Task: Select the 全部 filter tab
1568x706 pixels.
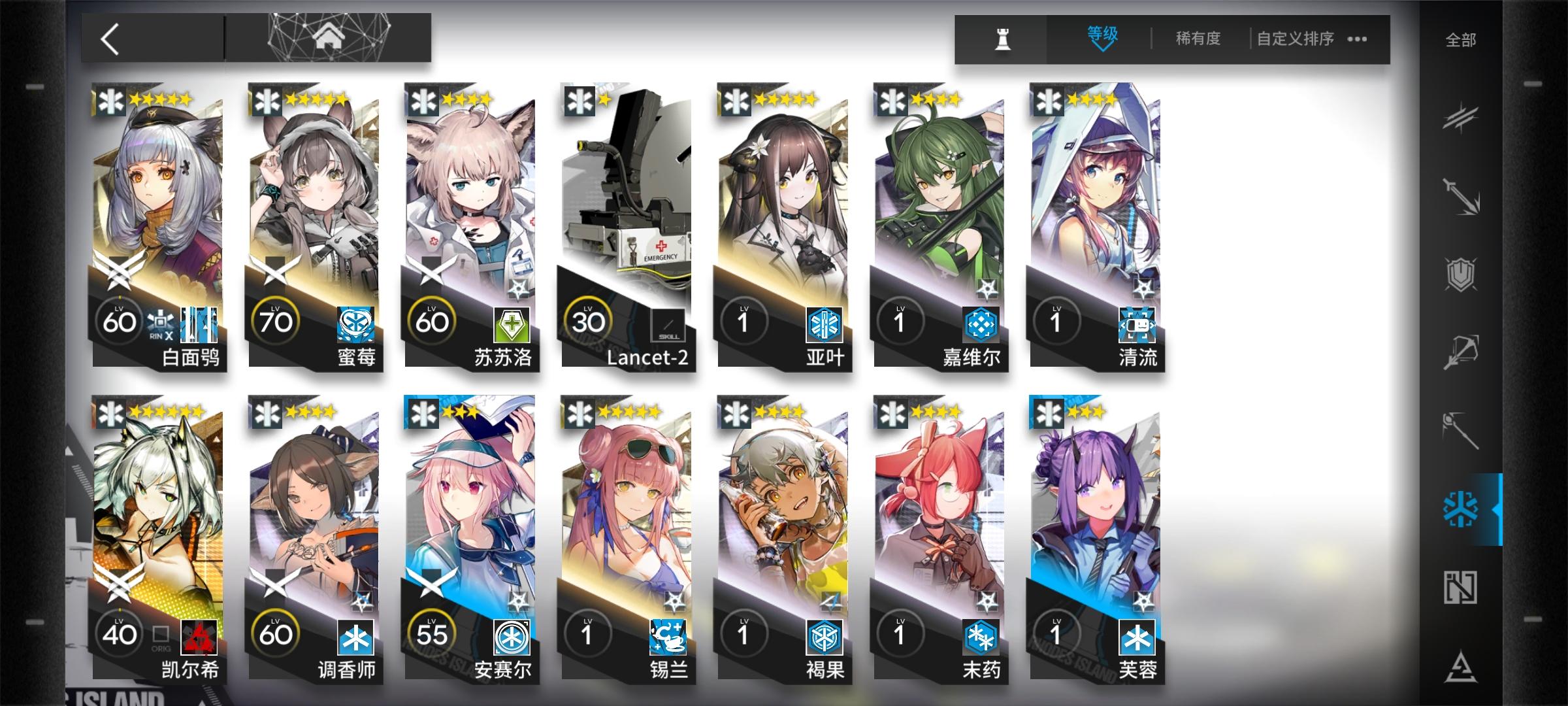Action: [x=1462, y=41]
